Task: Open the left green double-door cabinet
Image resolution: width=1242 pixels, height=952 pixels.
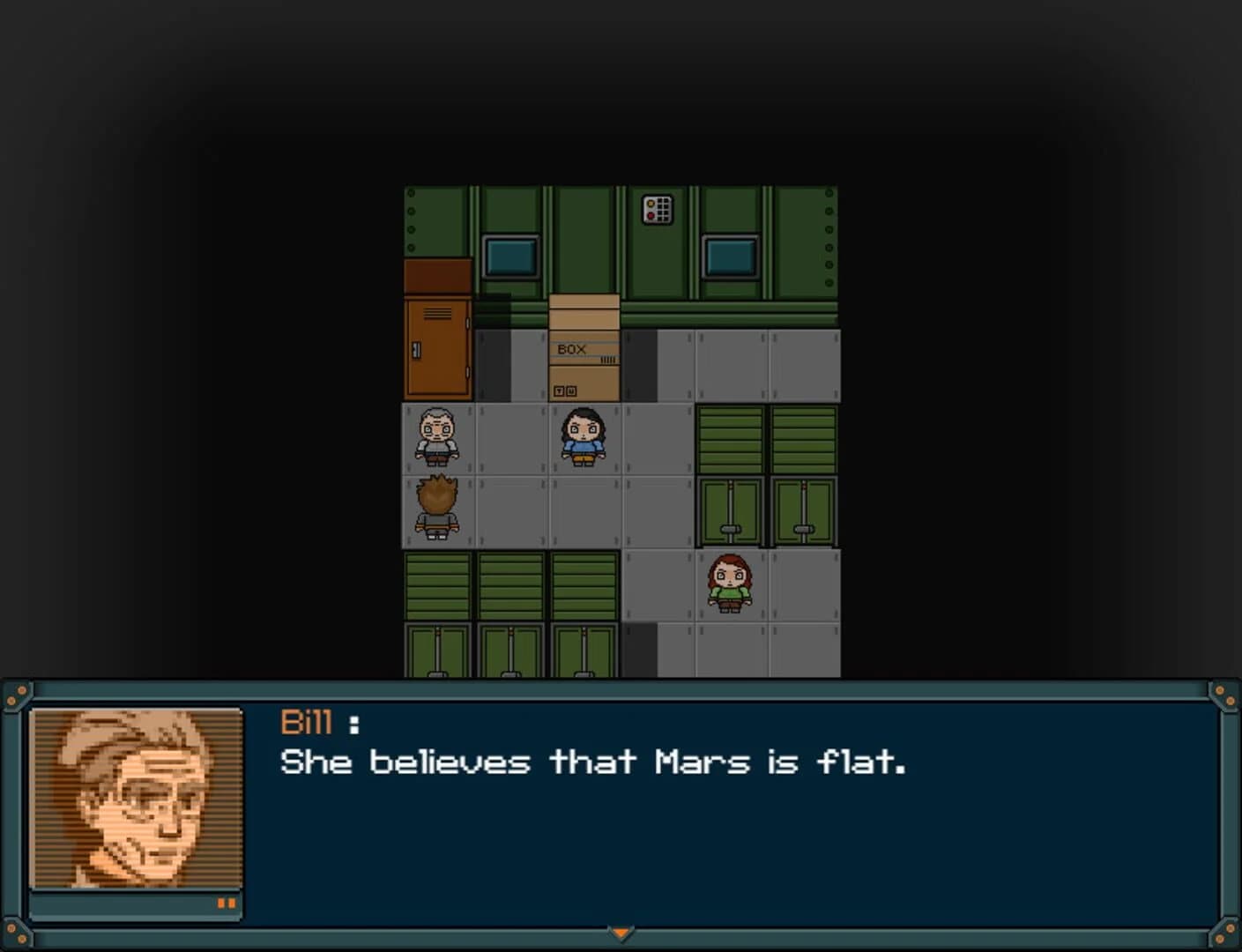Action: tap(730, 509)
